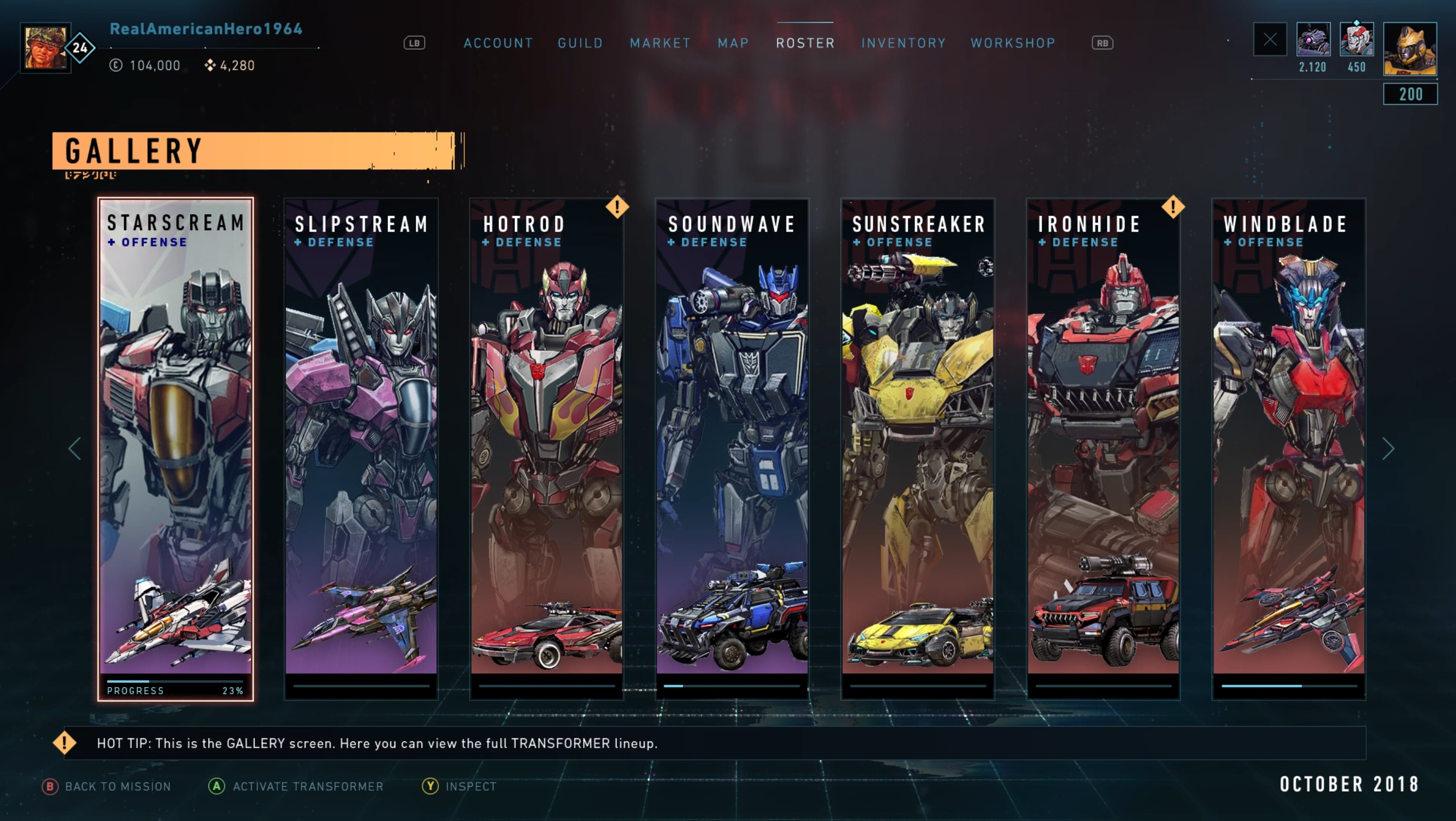Pick the Windblade character card
The height and width of the screenshot is (821, 1456).
click(1288, 449)
